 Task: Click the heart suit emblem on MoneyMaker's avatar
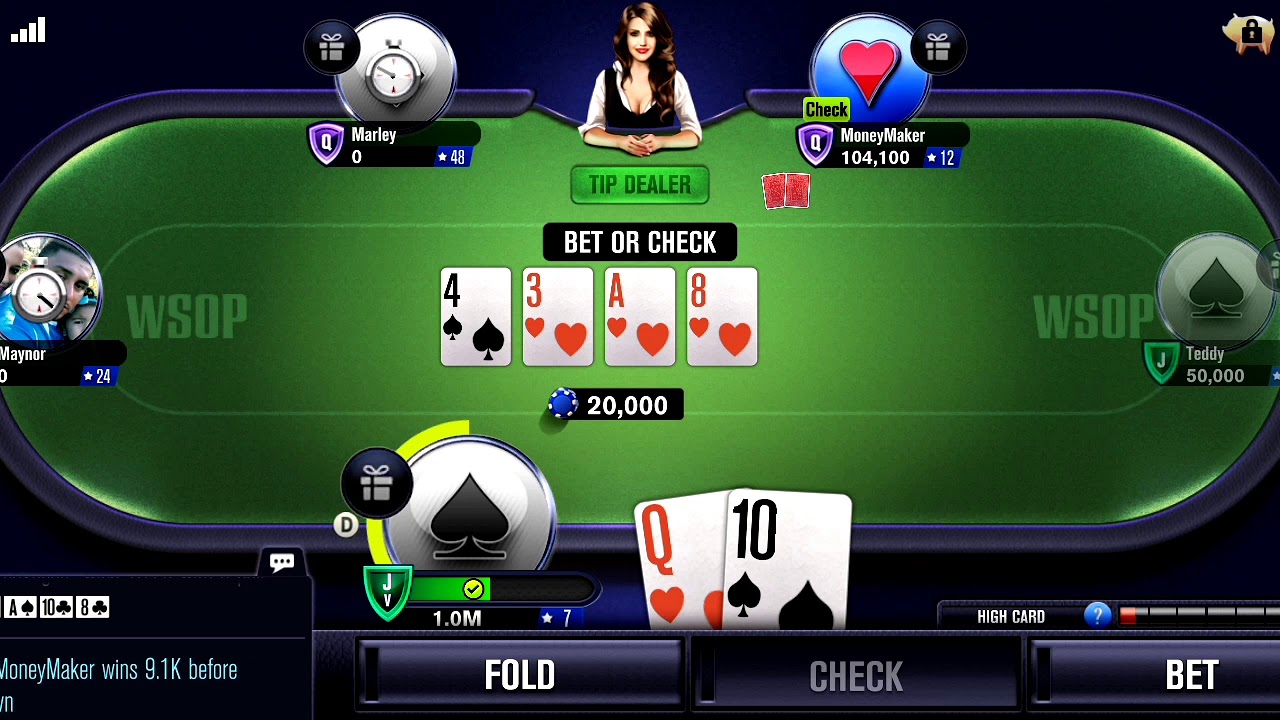(867, 70)
